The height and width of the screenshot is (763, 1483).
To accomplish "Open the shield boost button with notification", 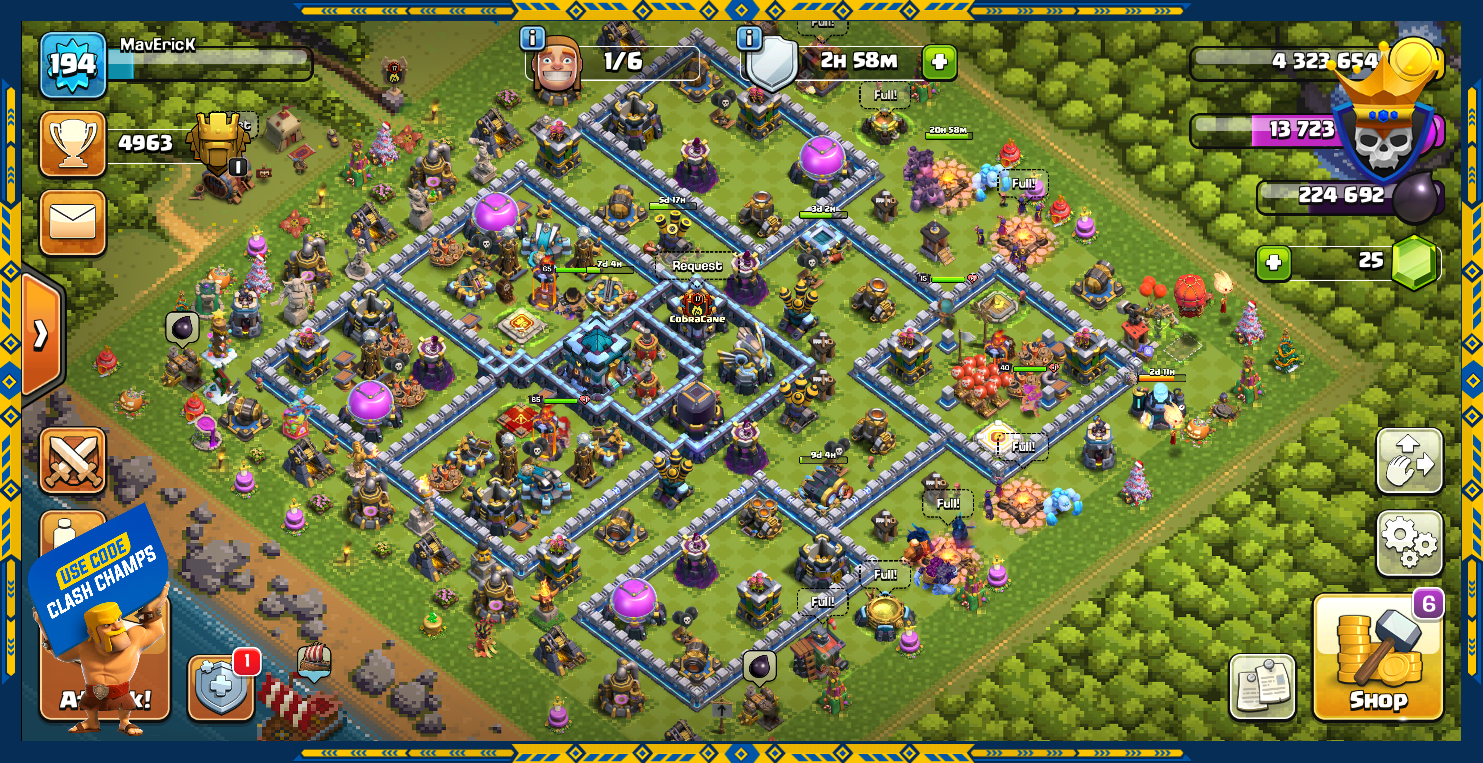I will pos(221,686).
